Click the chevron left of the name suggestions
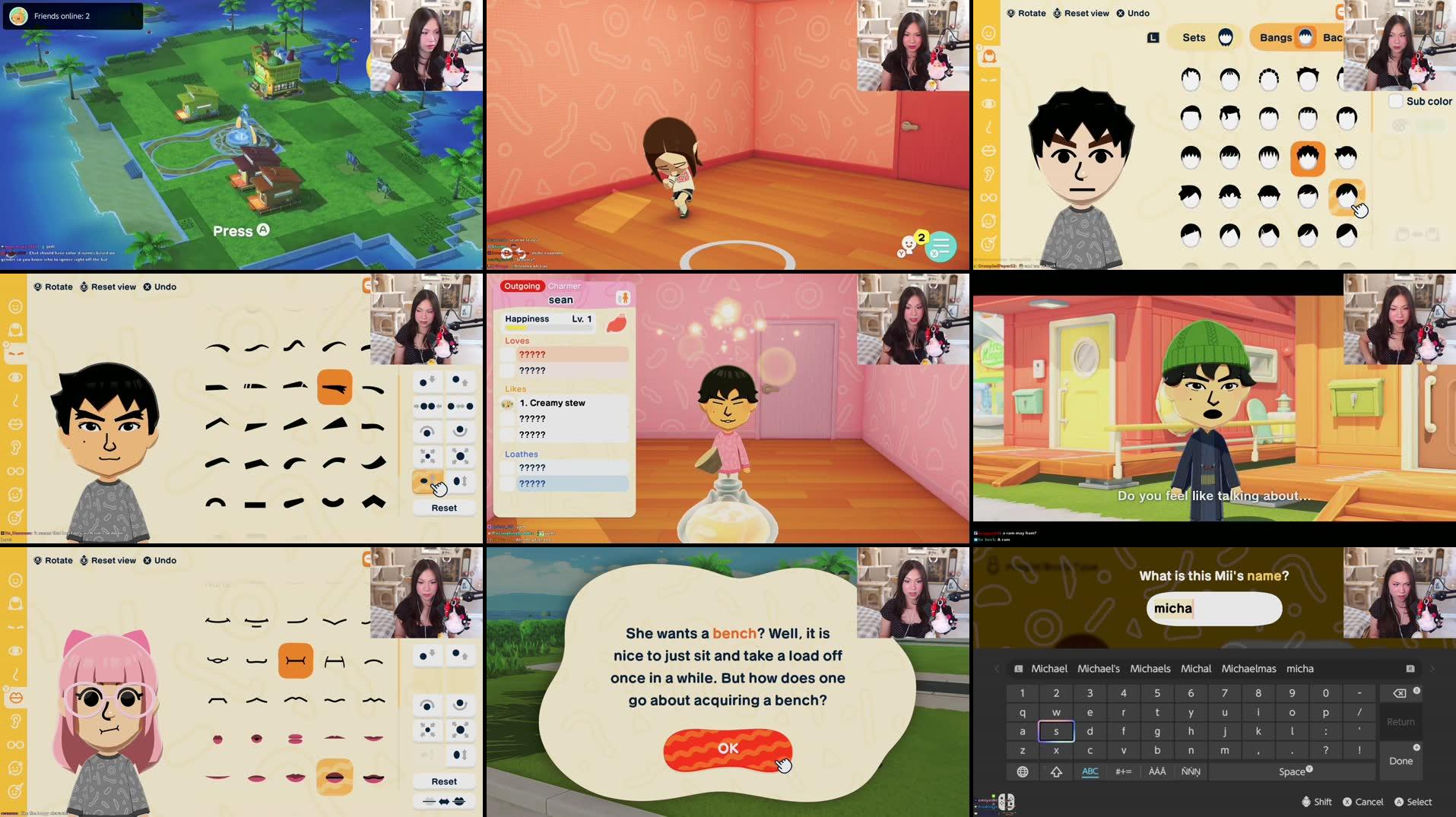Viewport: 1456px width, 817px height. tap(996, 669)
